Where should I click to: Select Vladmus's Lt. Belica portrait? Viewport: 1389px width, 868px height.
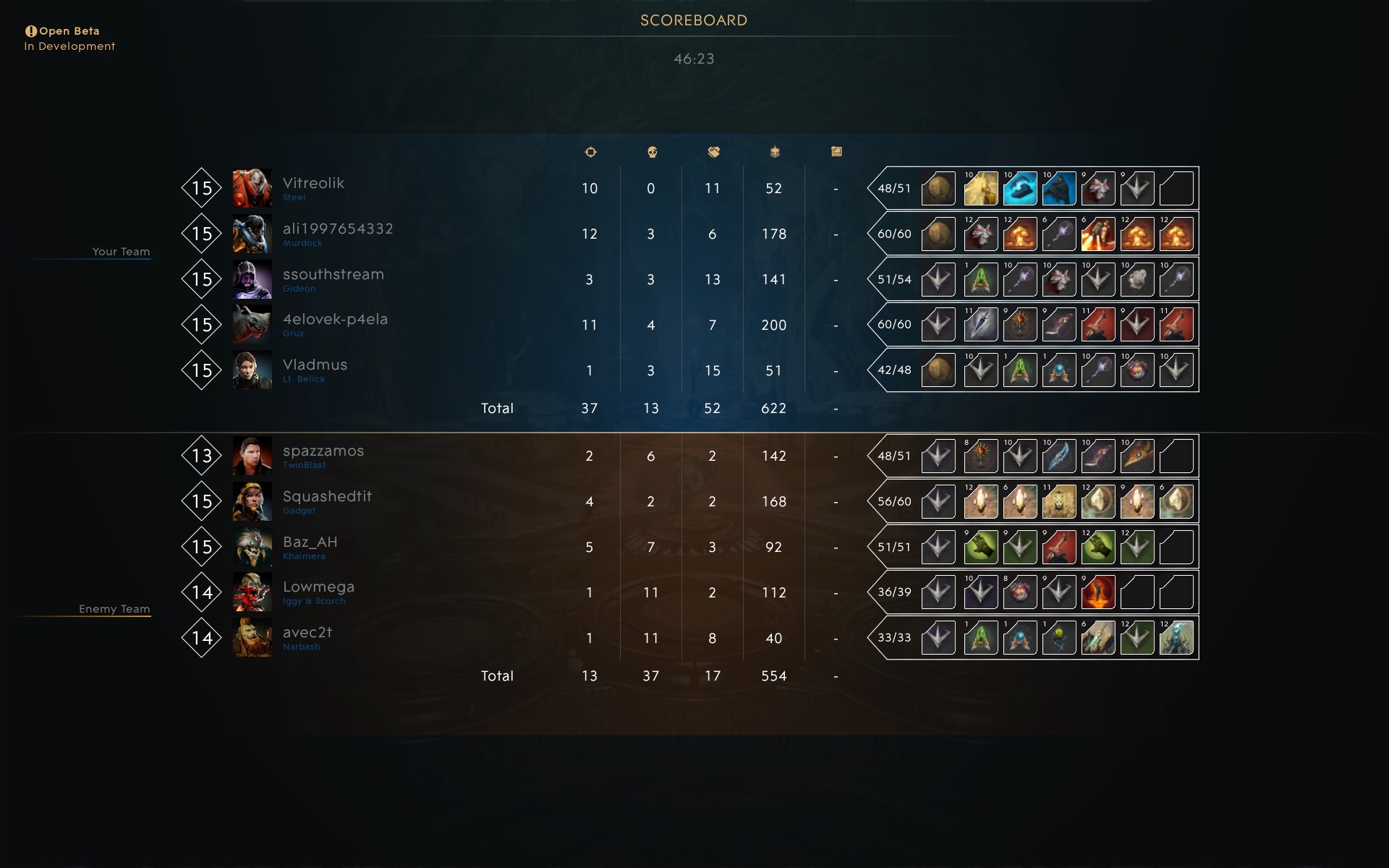pos(252,370)
